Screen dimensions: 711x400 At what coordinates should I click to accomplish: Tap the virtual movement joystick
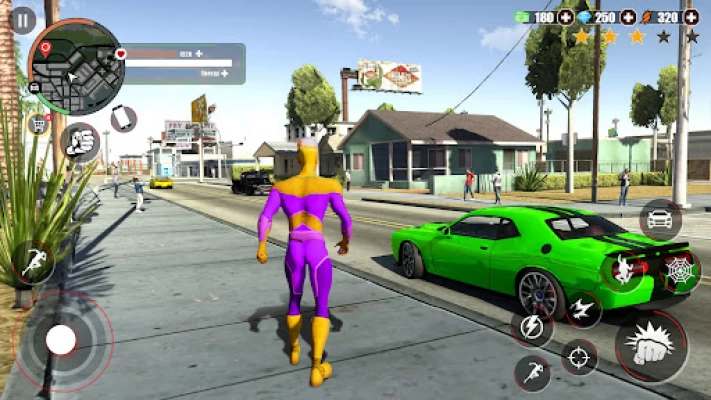[61, 340]
